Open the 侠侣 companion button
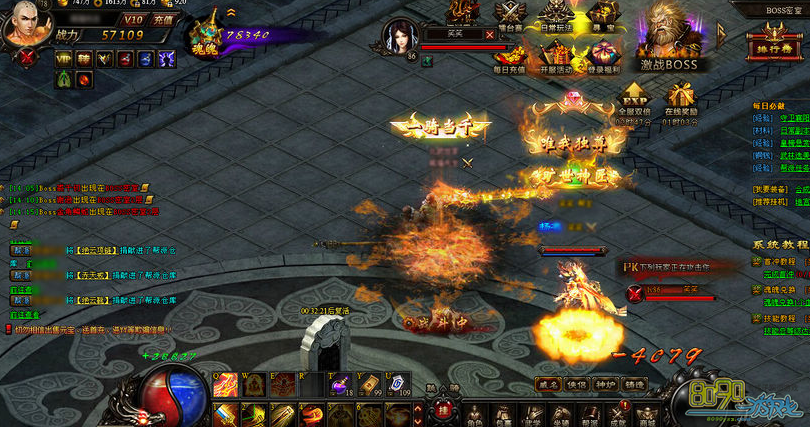This screenshot has width=810, height=427. tap(577, 383)
